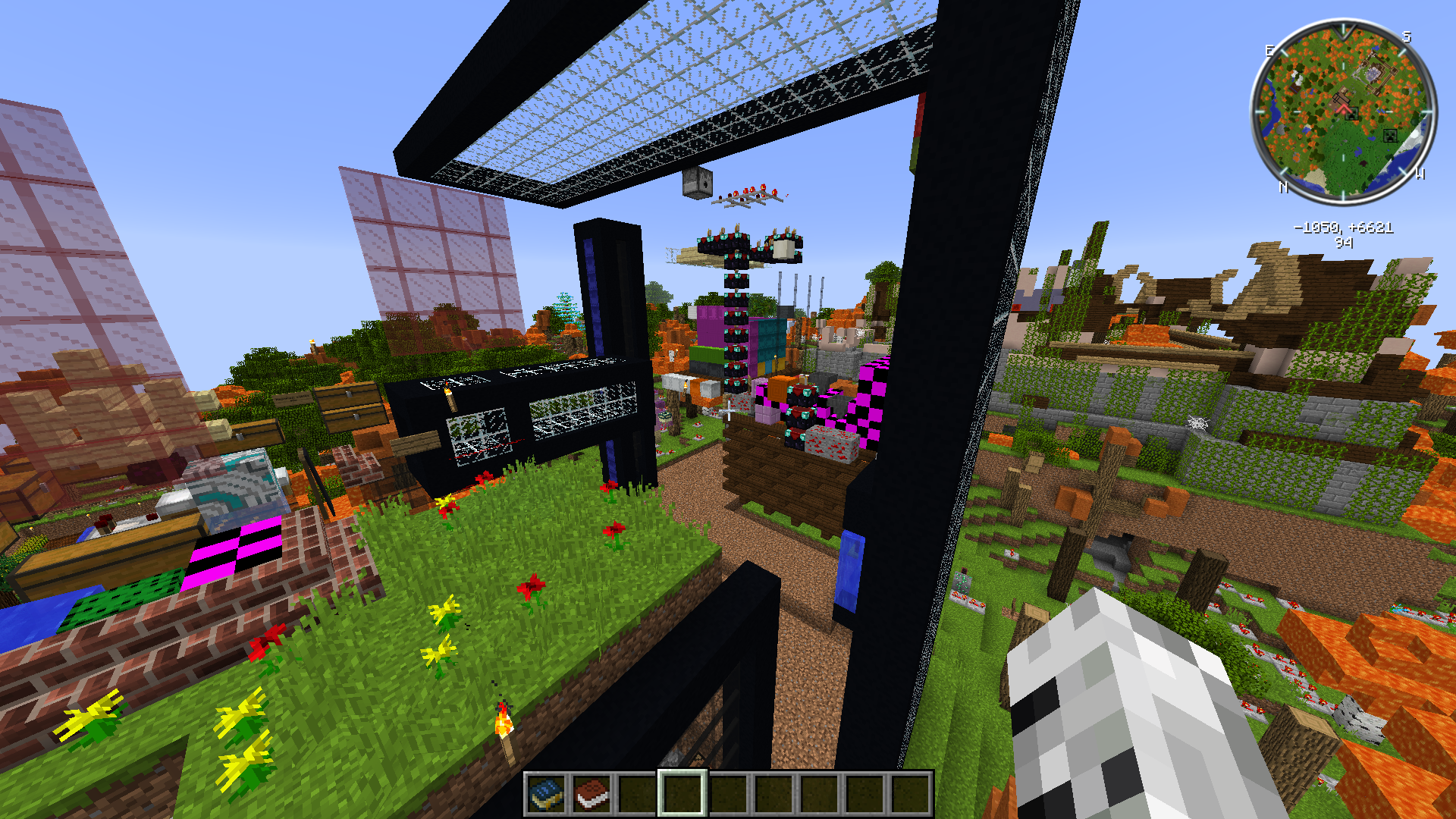Click the coordinates text -1050, +6621
1456x819 pixels.
point(1343,227)
